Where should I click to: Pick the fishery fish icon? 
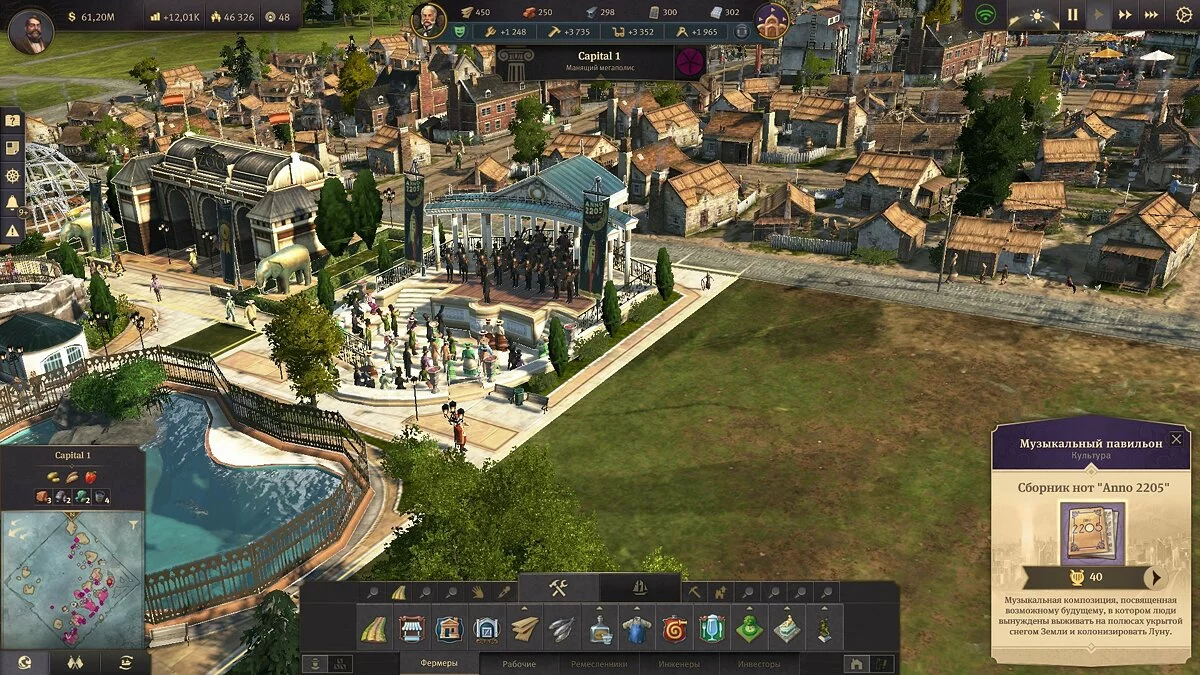(562, 629)
